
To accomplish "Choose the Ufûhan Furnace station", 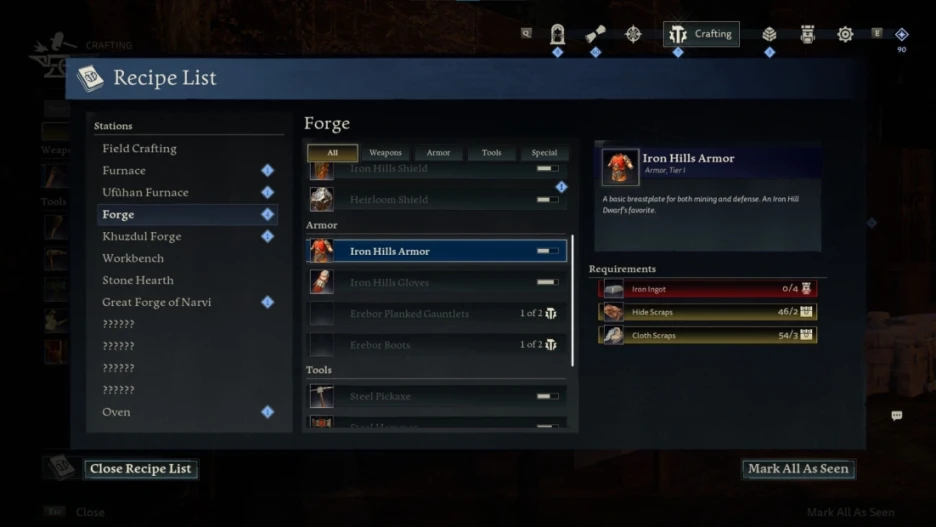I will coord(145,193).
